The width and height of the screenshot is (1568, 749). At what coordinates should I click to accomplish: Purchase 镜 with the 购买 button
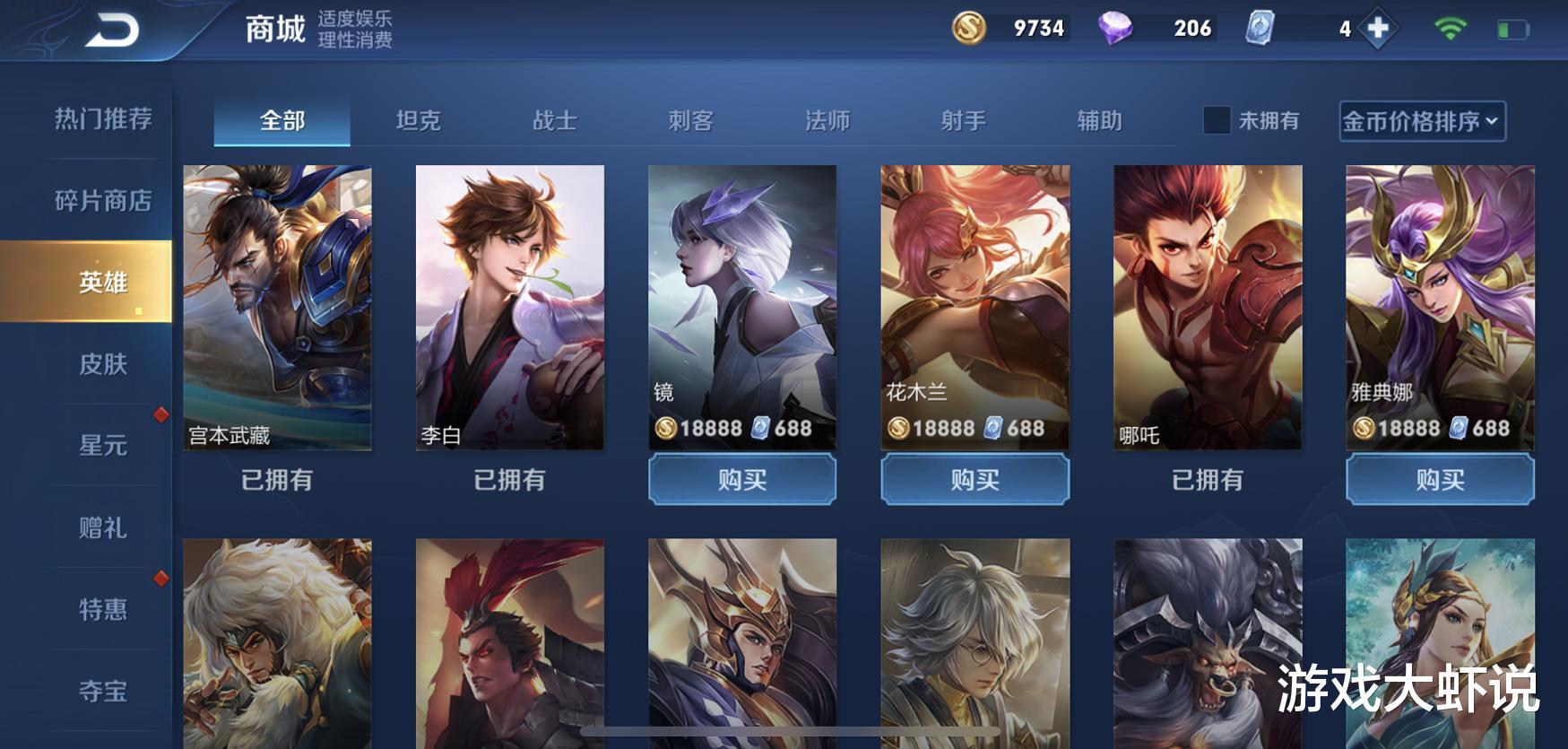741,480
